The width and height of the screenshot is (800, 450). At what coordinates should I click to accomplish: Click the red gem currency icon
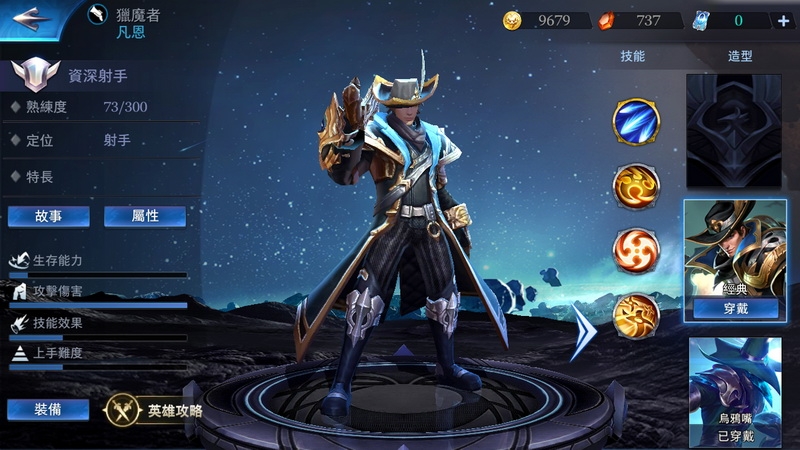pyautogui.click(x=606, y=21)
